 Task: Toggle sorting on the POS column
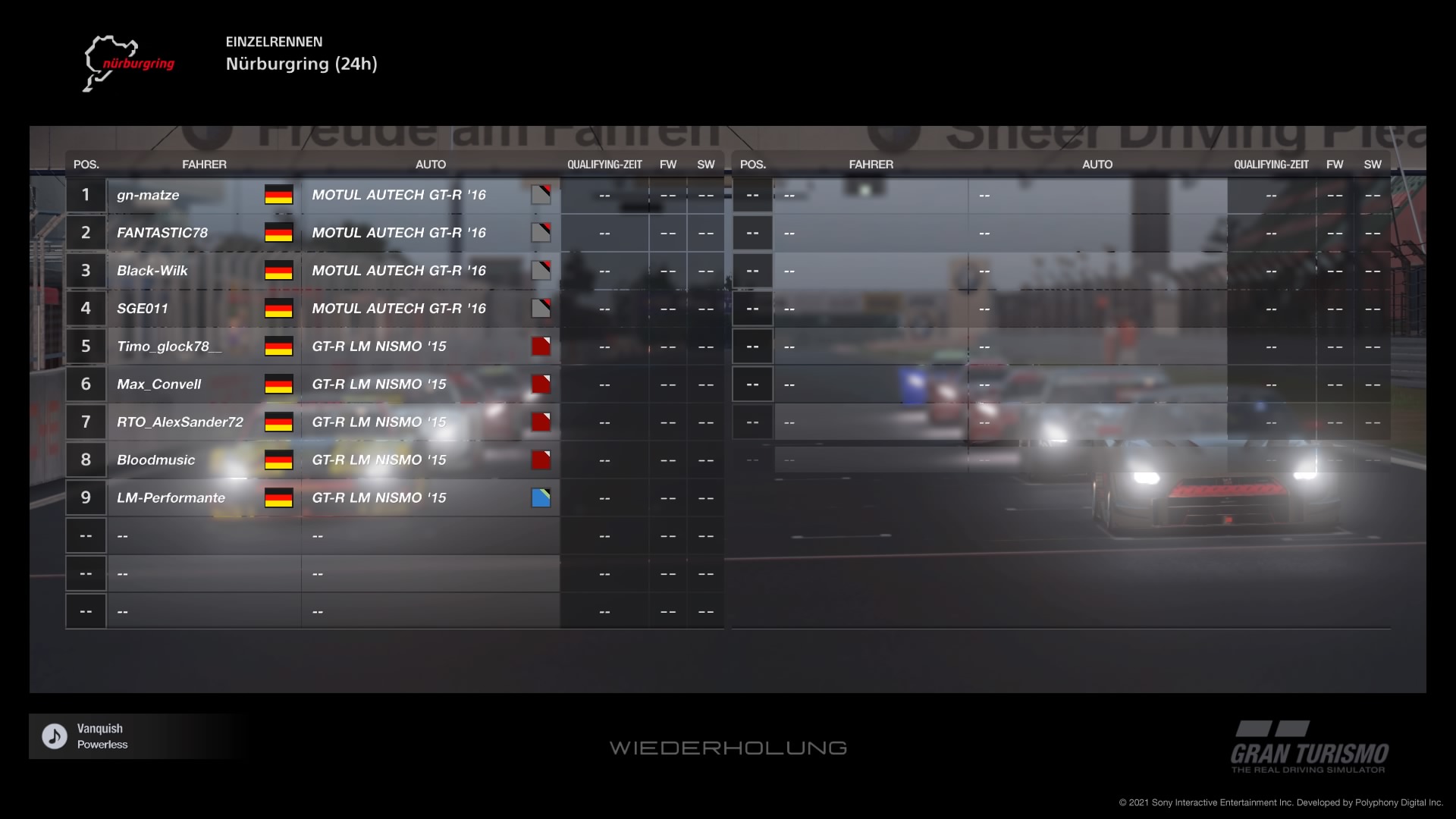coord(85,164)
